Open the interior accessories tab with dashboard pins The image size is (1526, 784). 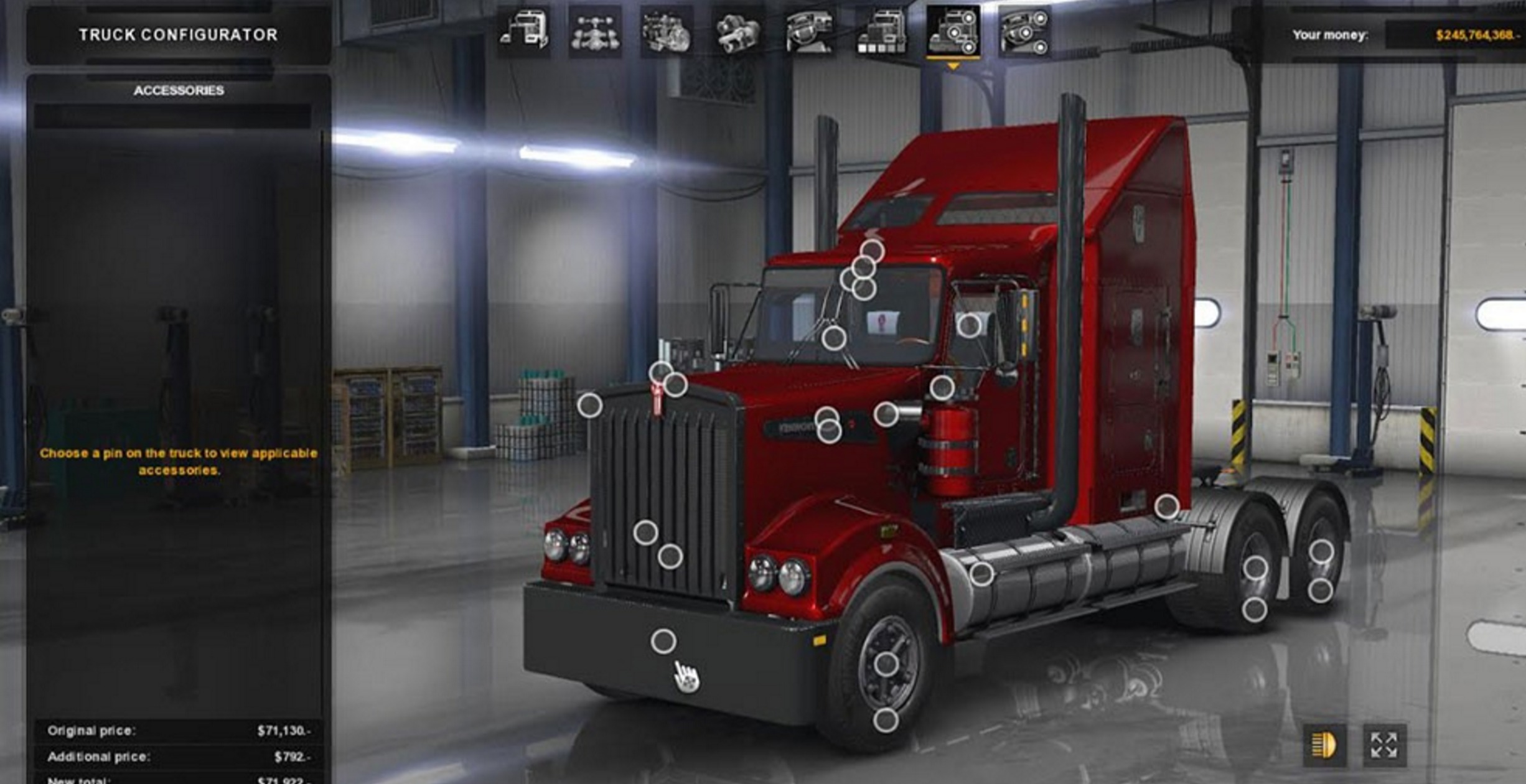(1024, 32)
